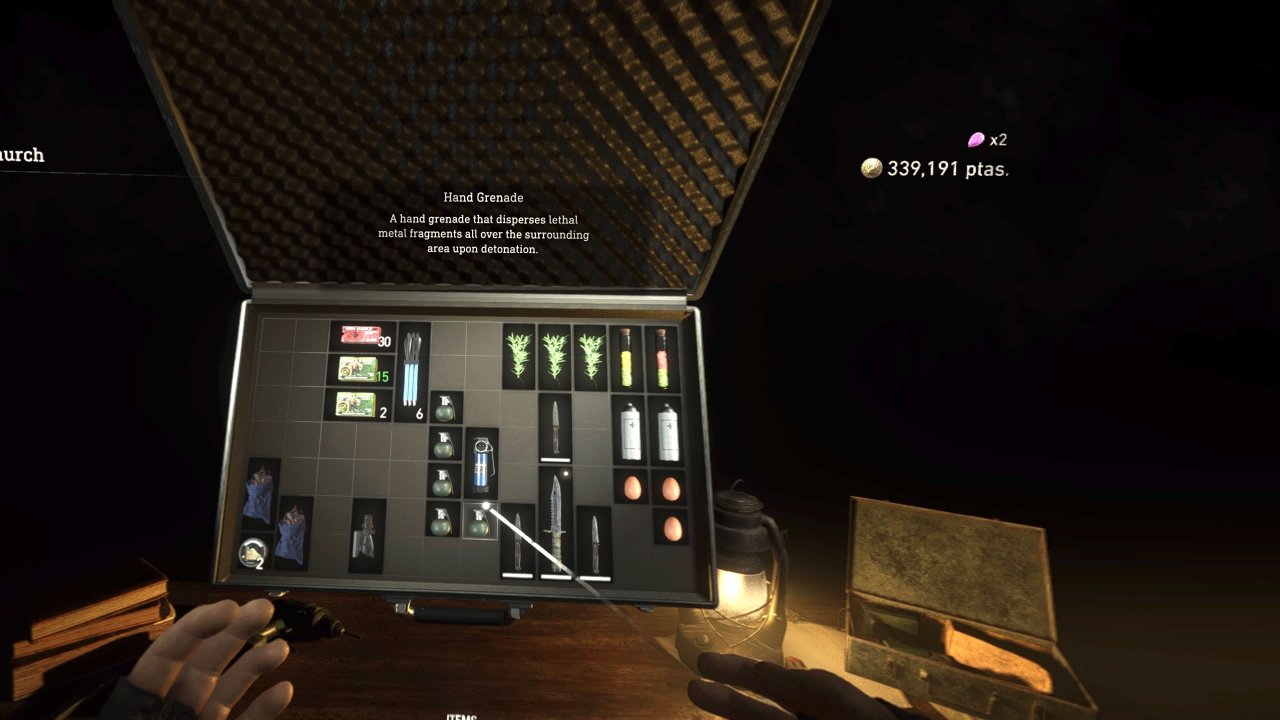Pick the silver token stack
This screenshot has height=720, width=1280.
tap(254, 552)
